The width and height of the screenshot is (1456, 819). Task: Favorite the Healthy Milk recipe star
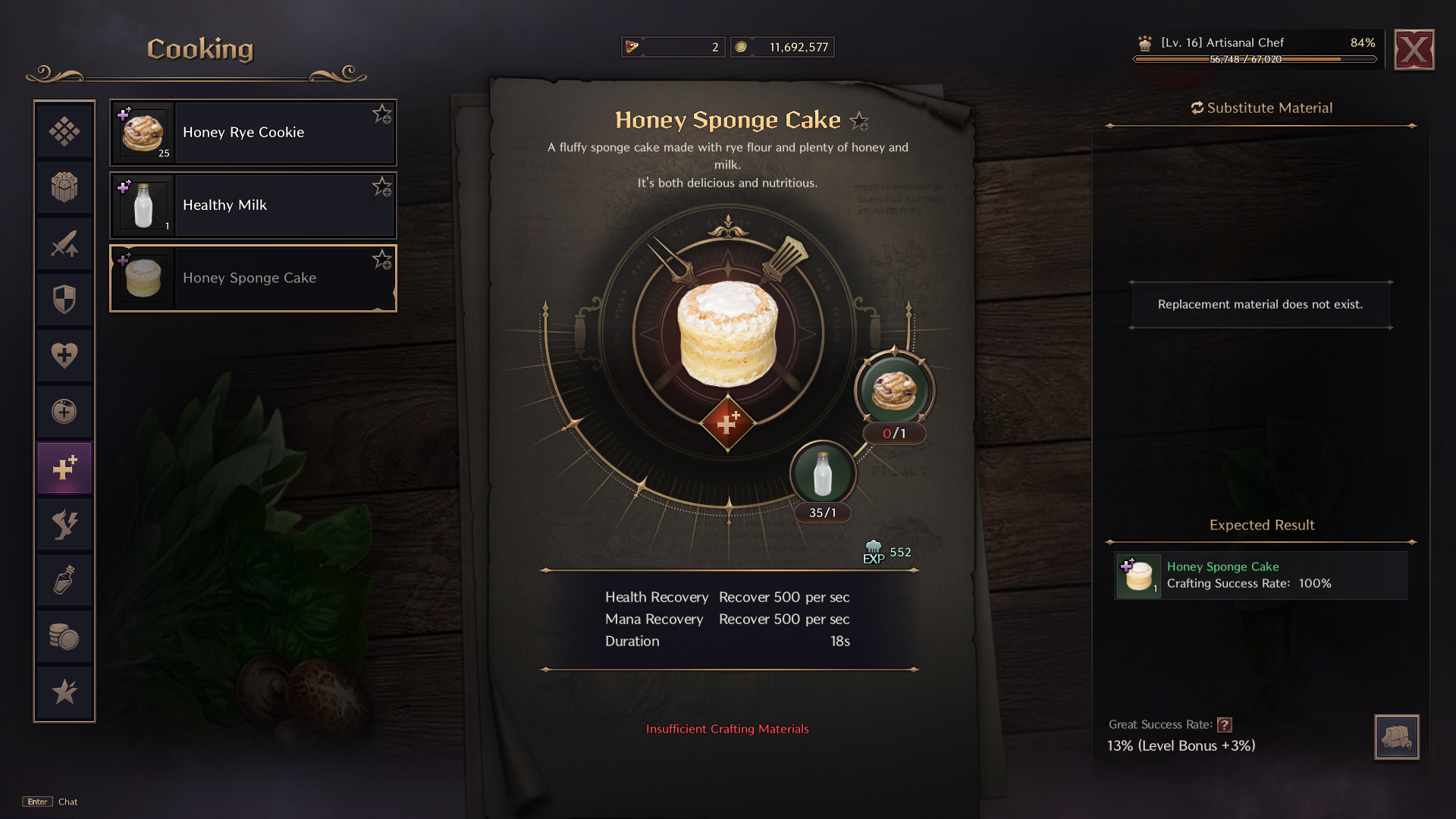[381, 187]
